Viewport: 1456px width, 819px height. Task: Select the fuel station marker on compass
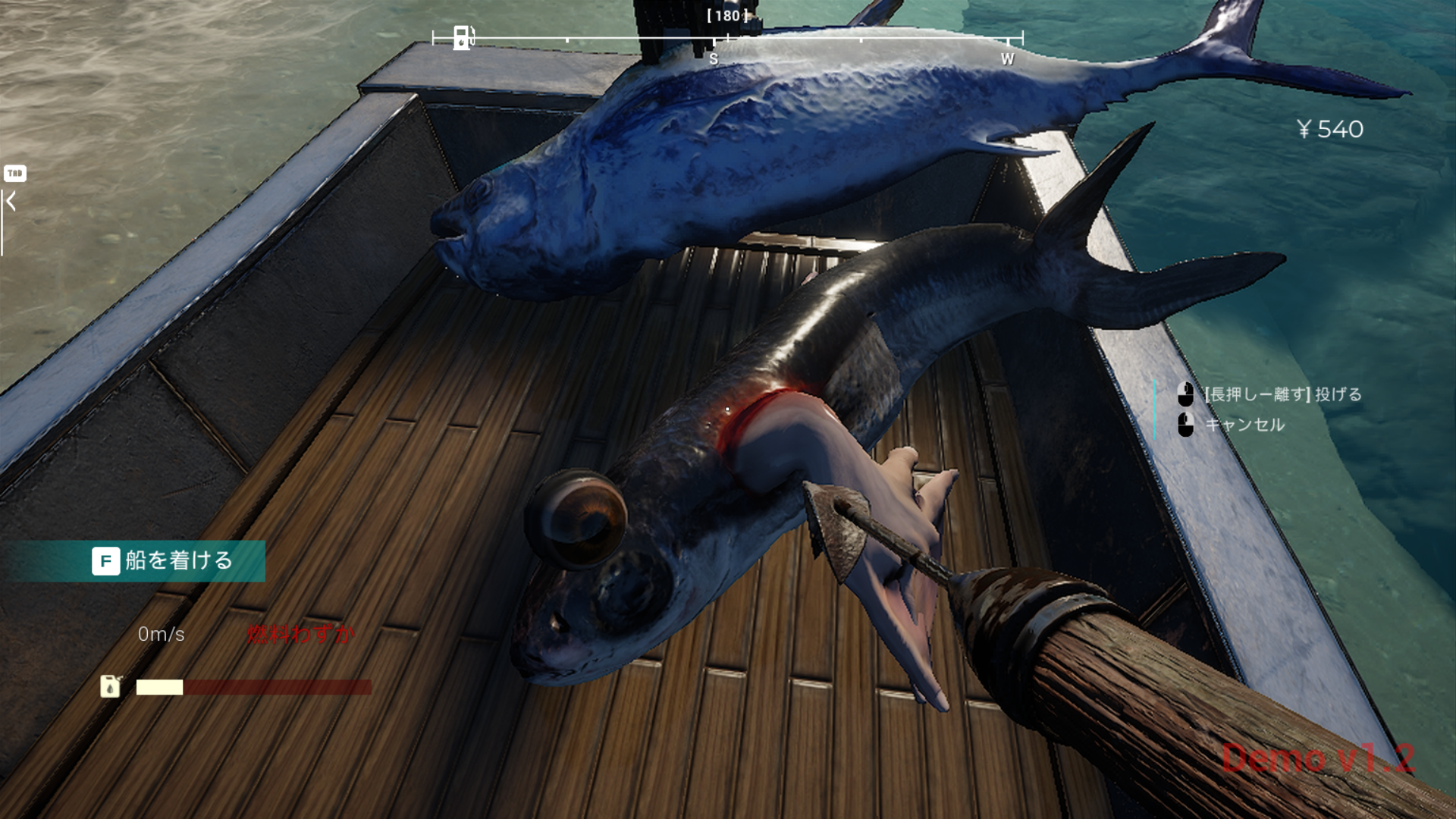coord(462,37)
